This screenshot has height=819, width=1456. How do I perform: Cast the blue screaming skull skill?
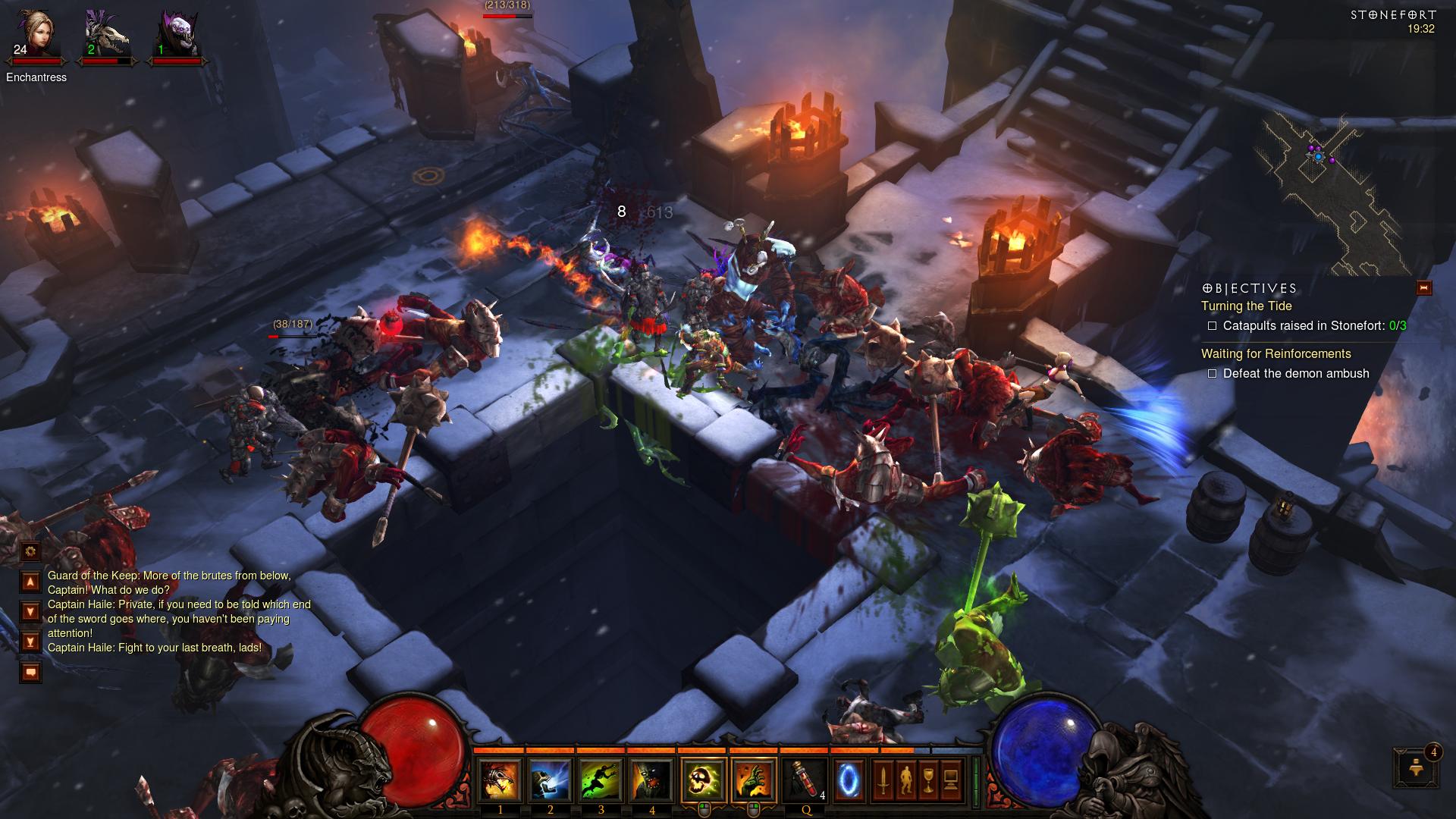pyautogui.click(x=550, y=780)
